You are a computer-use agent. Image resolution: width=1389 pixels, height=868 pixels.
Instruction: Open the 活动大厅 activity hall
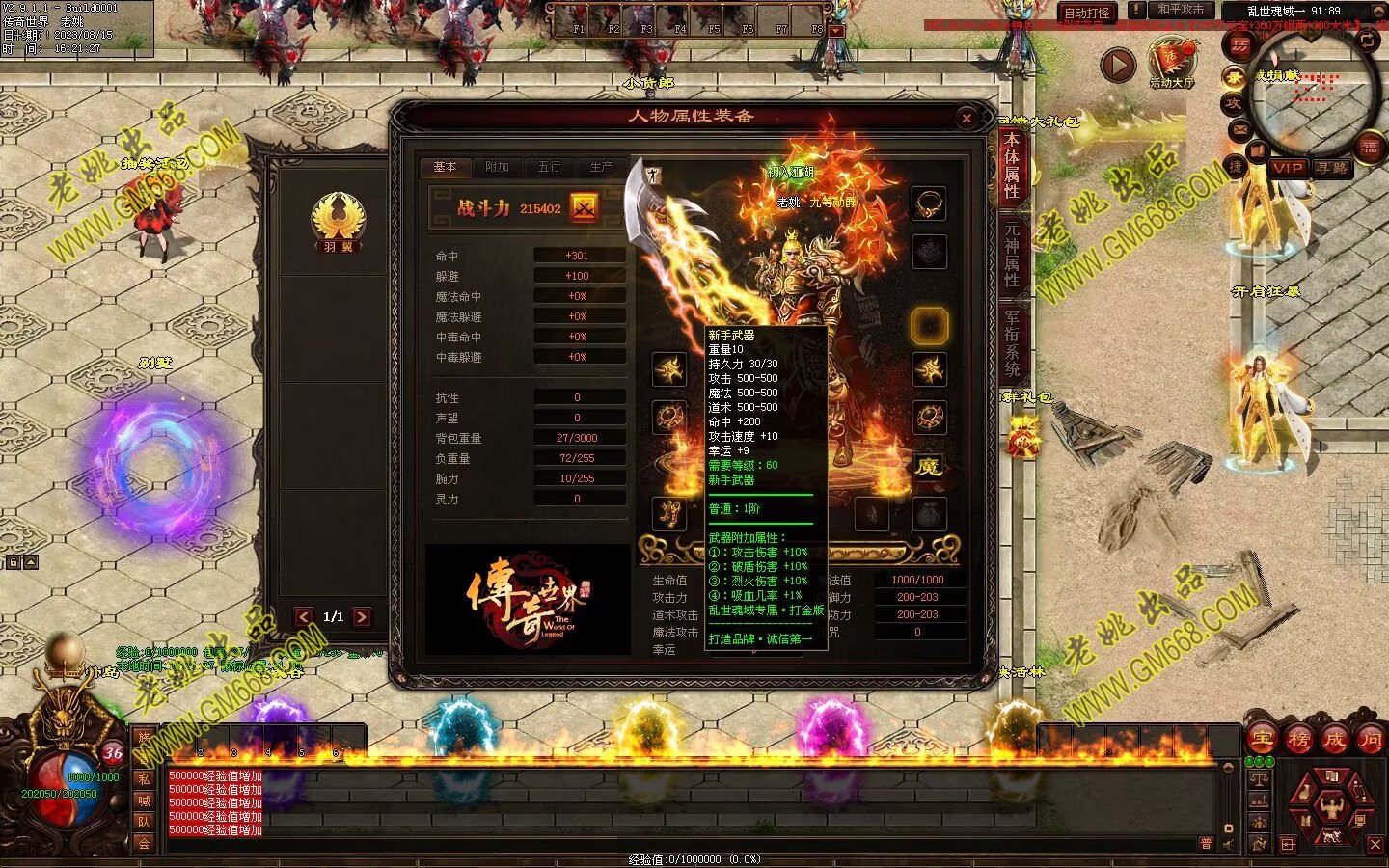[x=1172, y=61]
